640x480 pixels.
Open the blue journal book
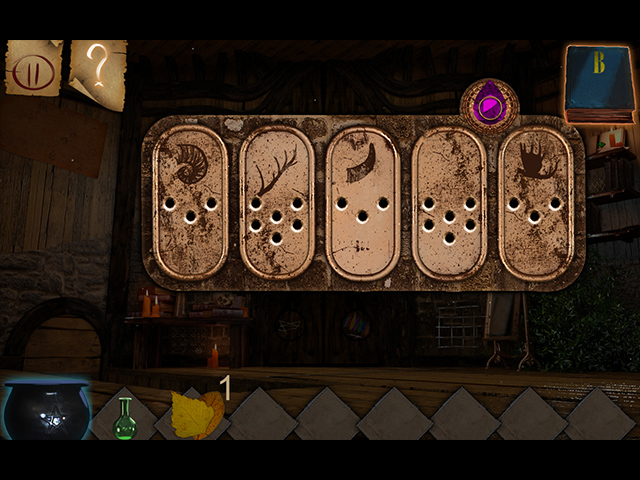click(599, 81)
